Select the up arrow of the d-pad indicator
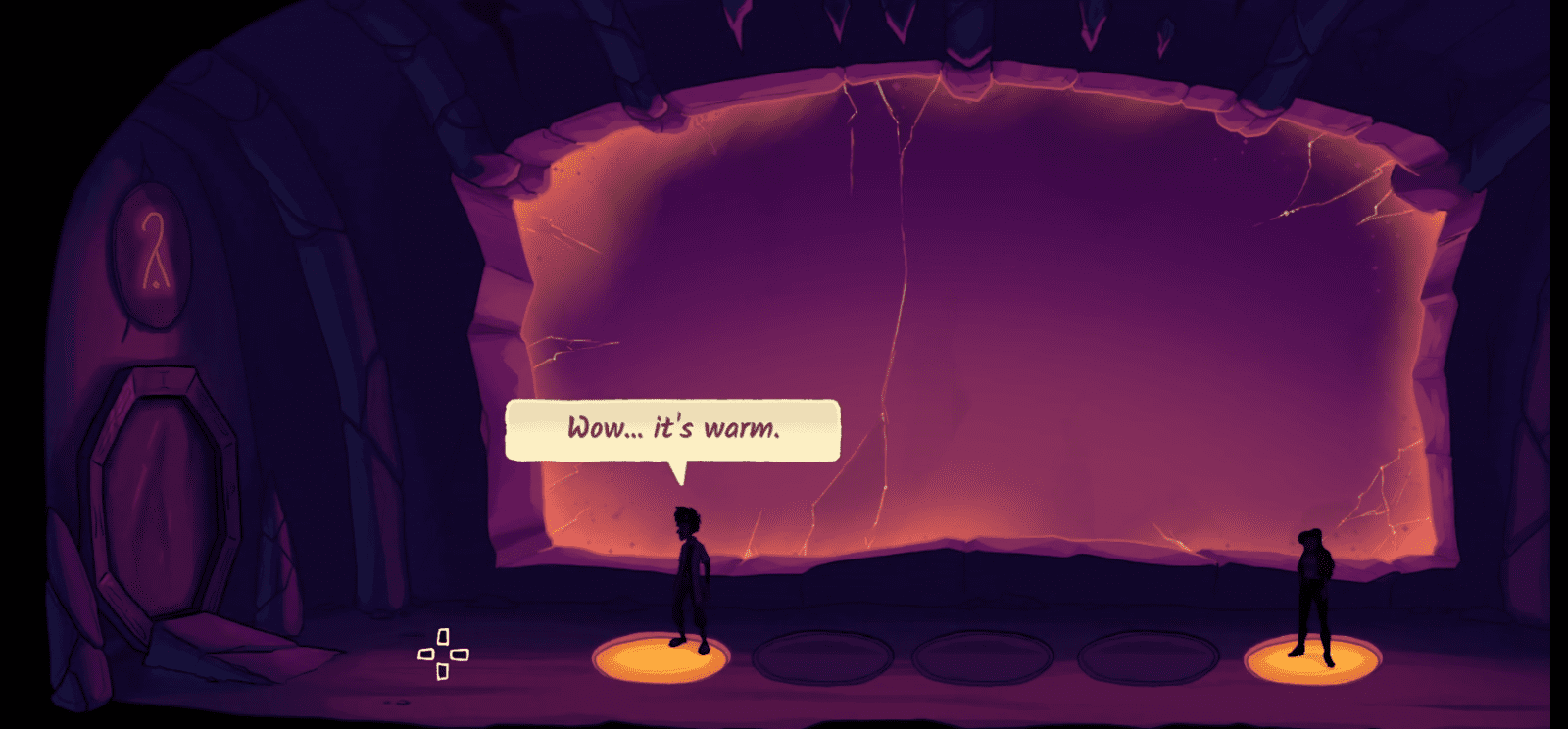The width and height of the screenshot is (1568, 729). coord(443,636)
